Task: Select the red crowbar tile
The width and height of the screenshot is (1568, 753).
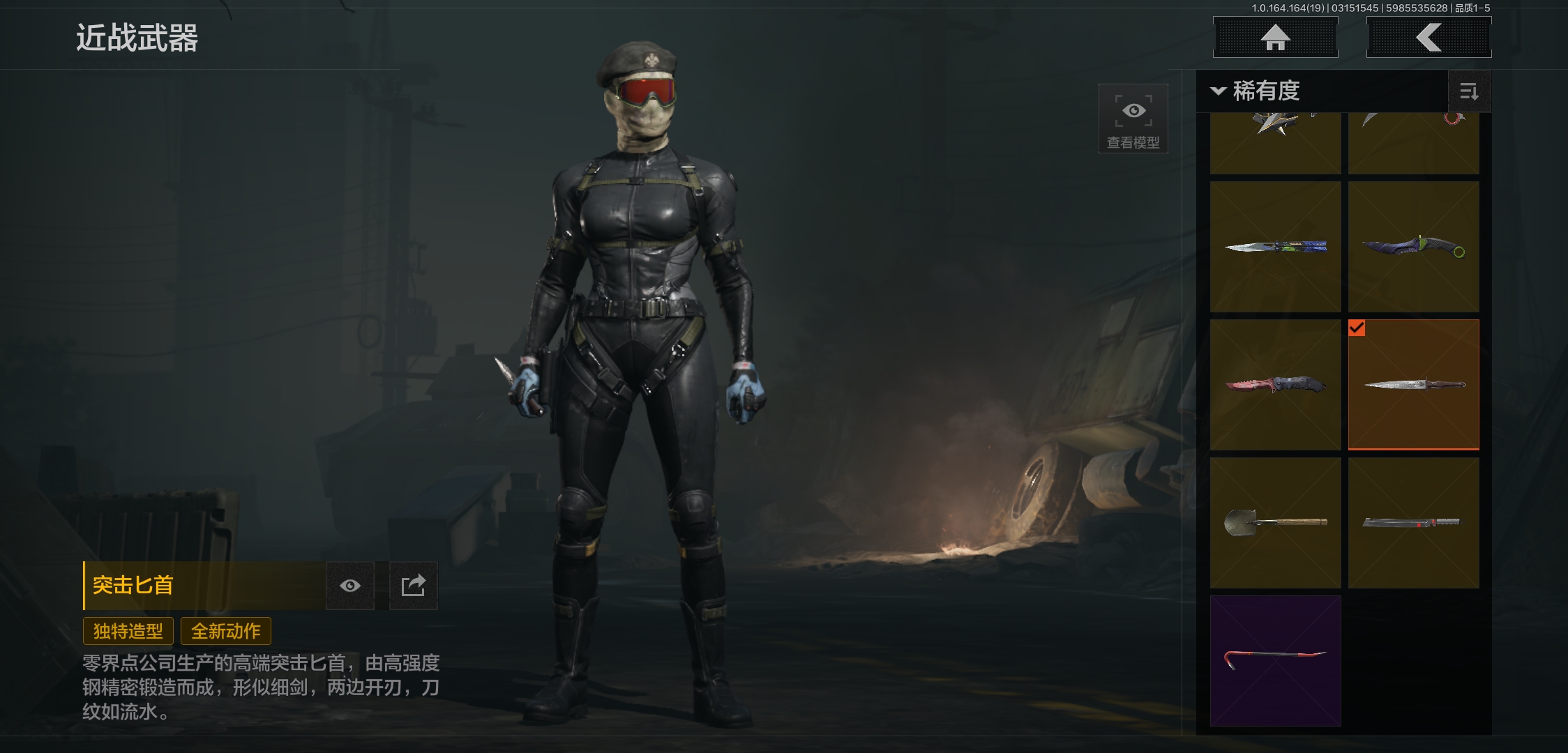Action: (1275, 660)
